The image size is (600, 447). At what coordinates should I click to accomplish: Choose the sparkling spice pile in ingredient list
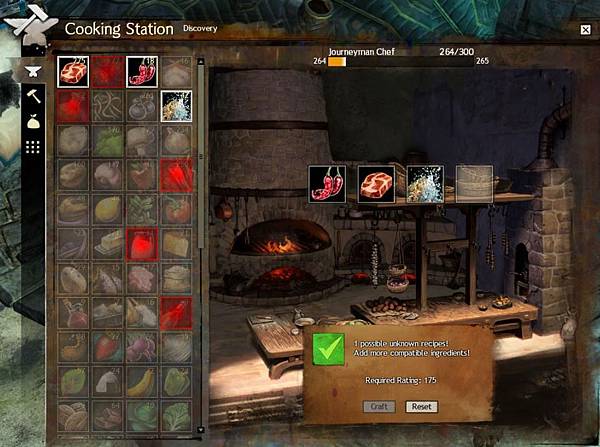point(176,105)
